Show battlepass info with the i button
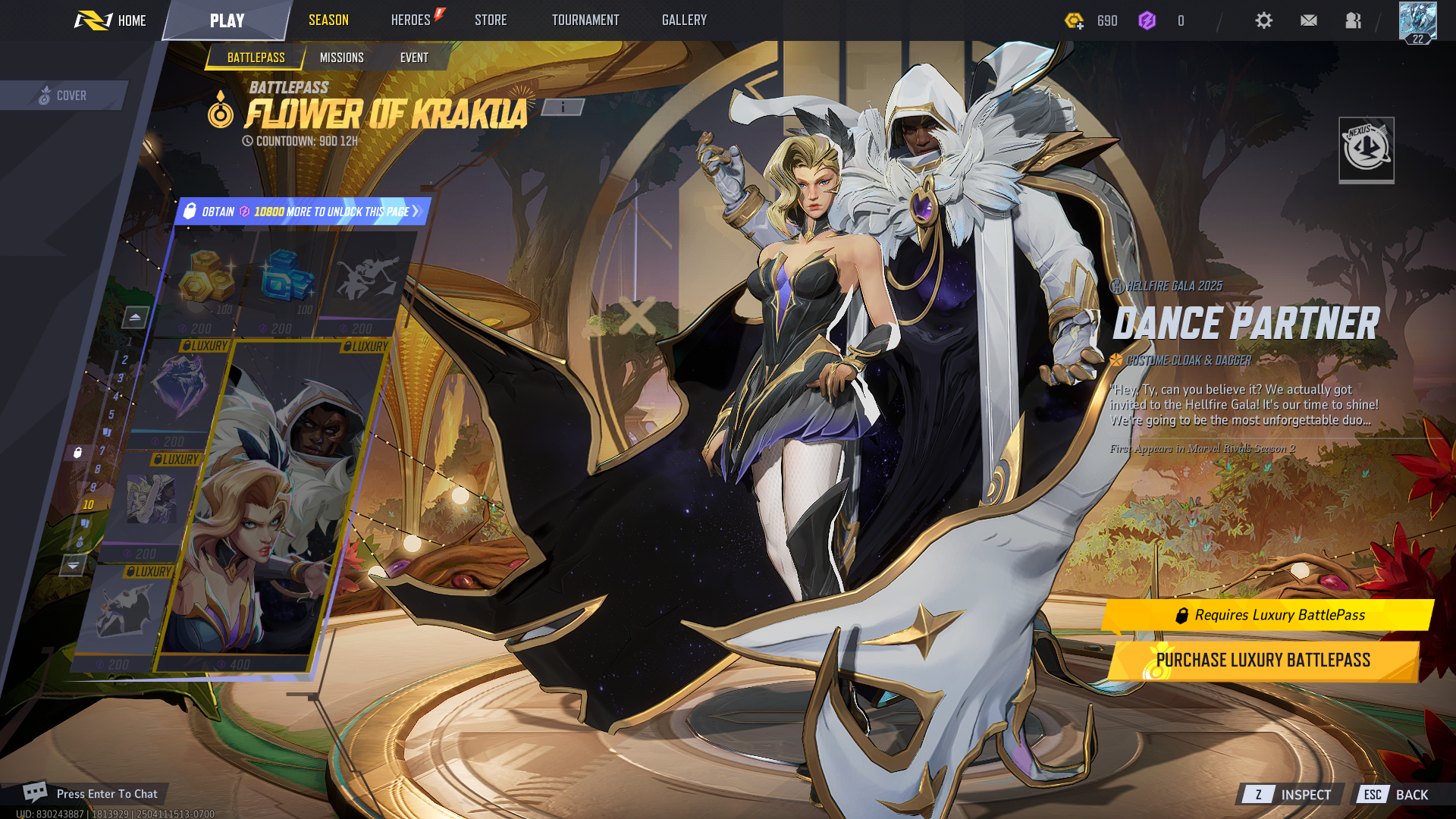Screen dimensions: 1456x819 (563, 108)
